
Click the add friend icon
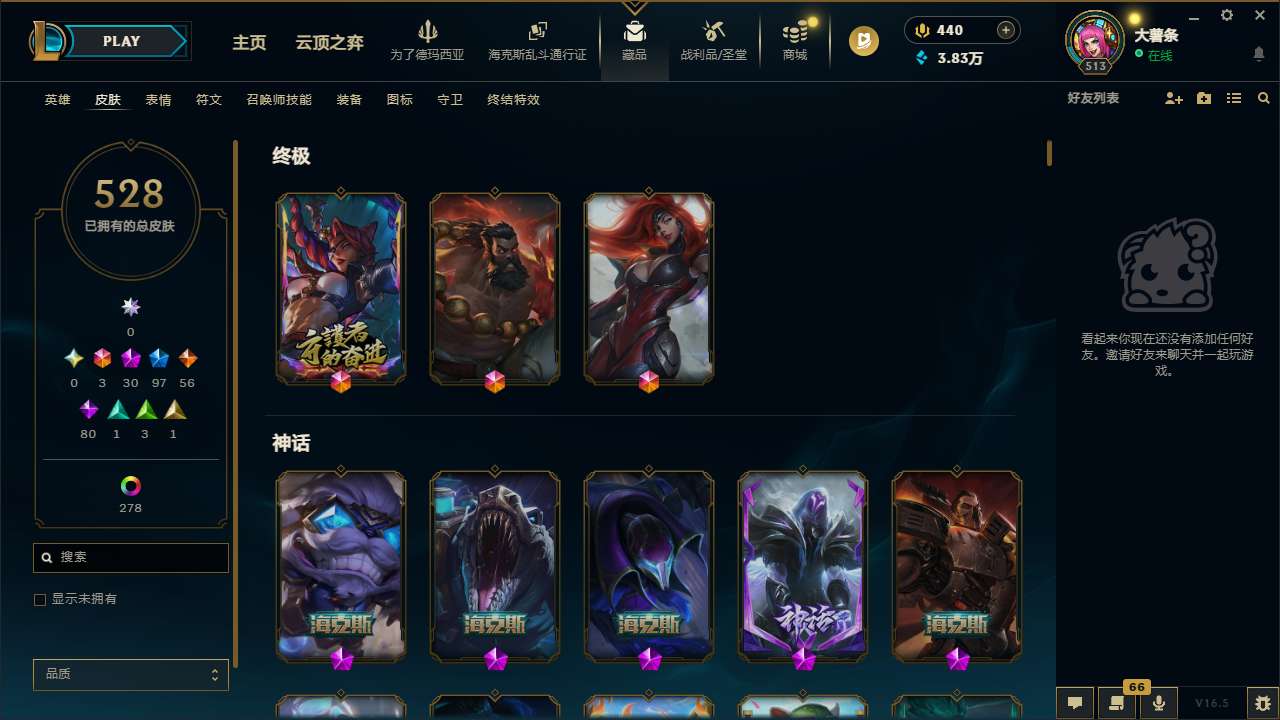1172,98
